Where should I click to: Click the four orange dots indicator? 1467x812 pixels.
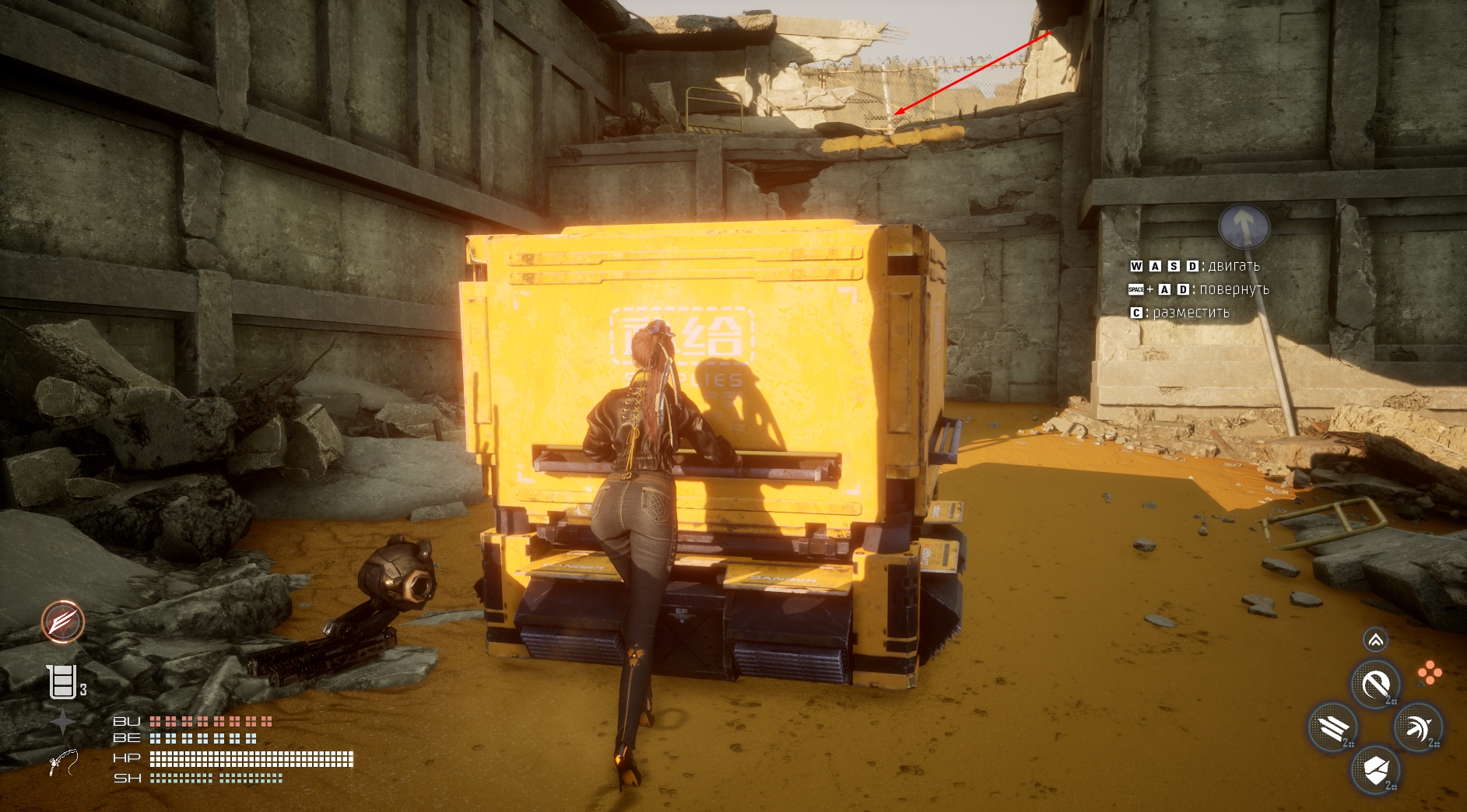[x=1429, y=673]
